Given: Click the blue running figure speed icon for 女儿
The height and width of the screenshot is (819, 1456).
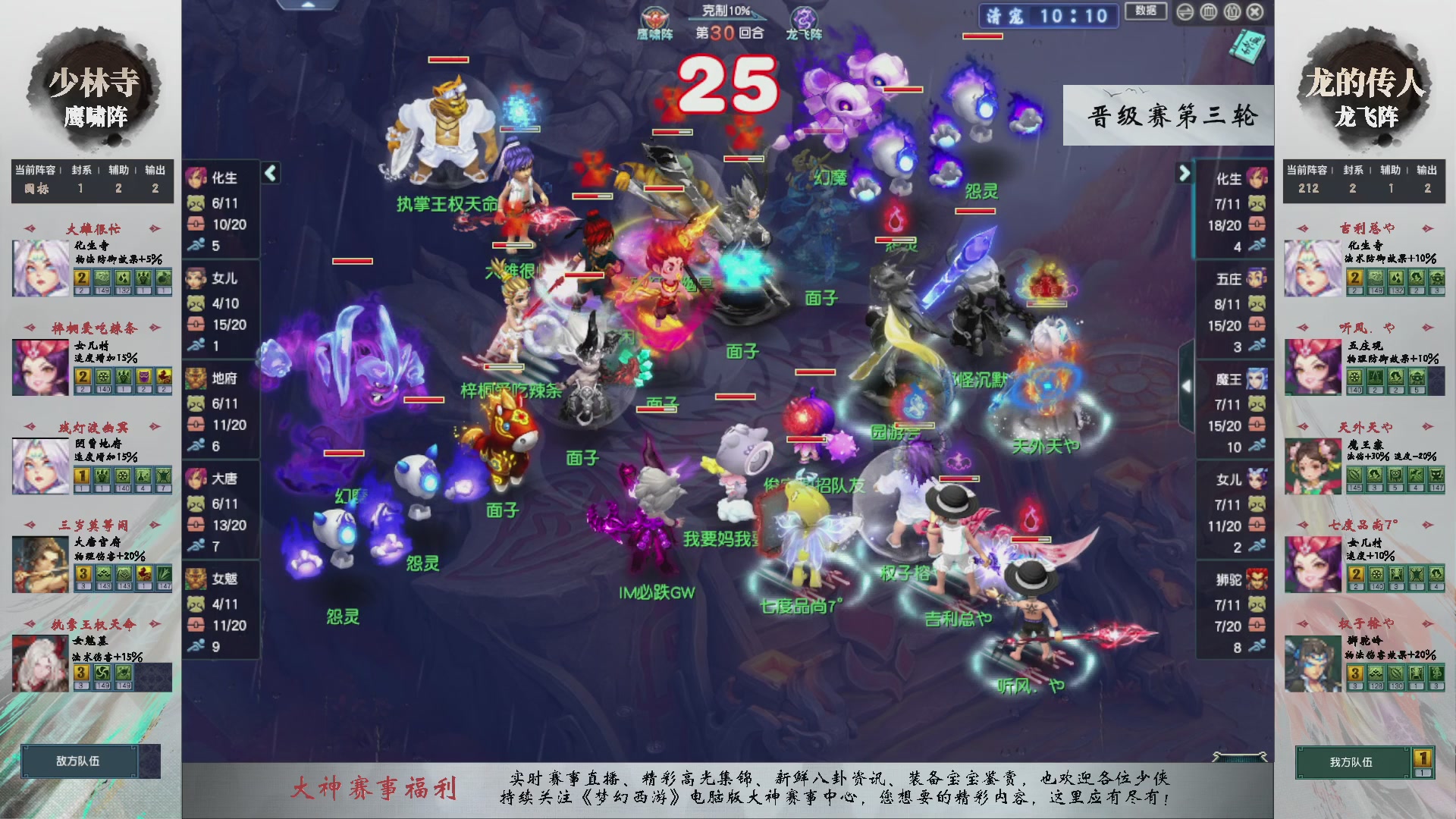Looking at the screenshot, I should click(x=195, y=344).
